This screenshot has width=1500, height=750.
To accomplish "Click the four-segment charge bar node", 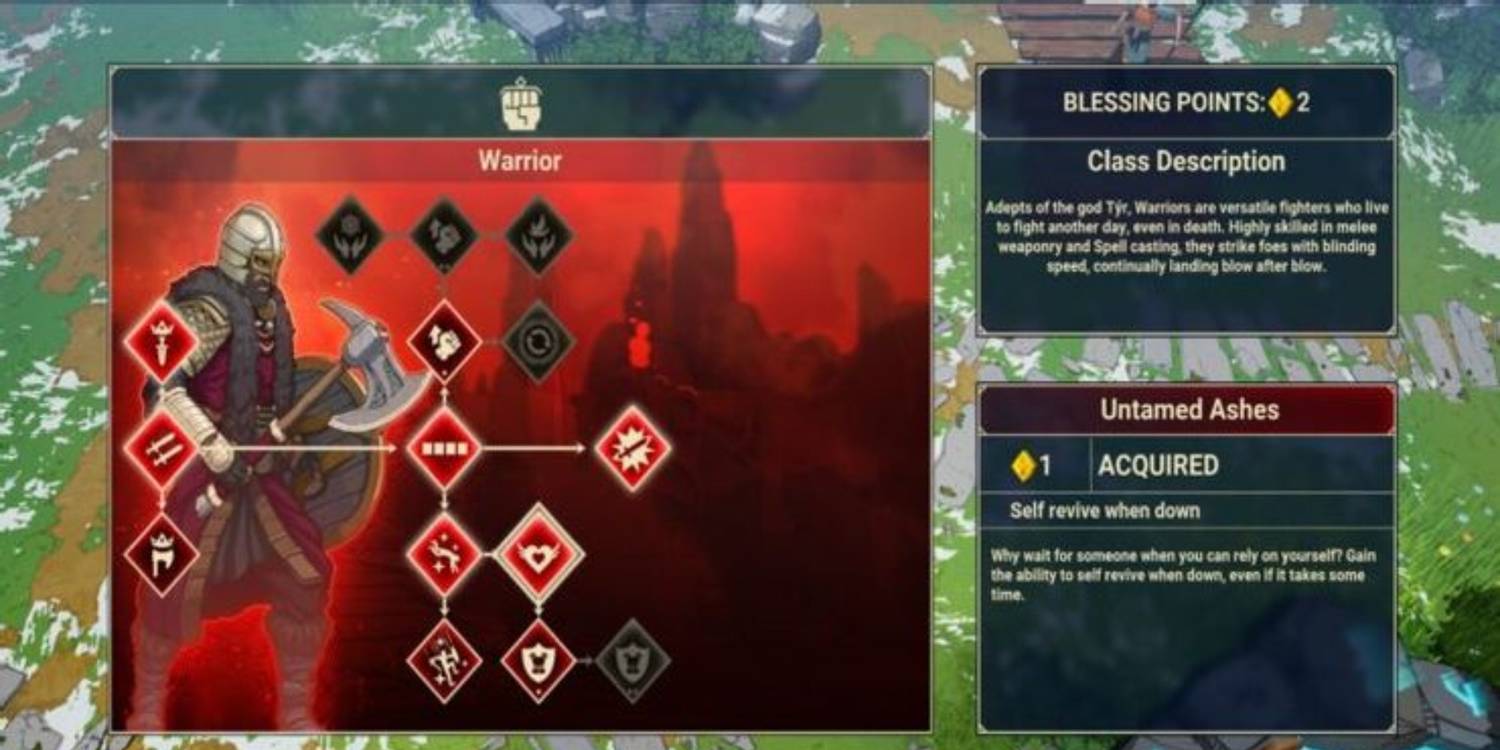I will [446, 447].
